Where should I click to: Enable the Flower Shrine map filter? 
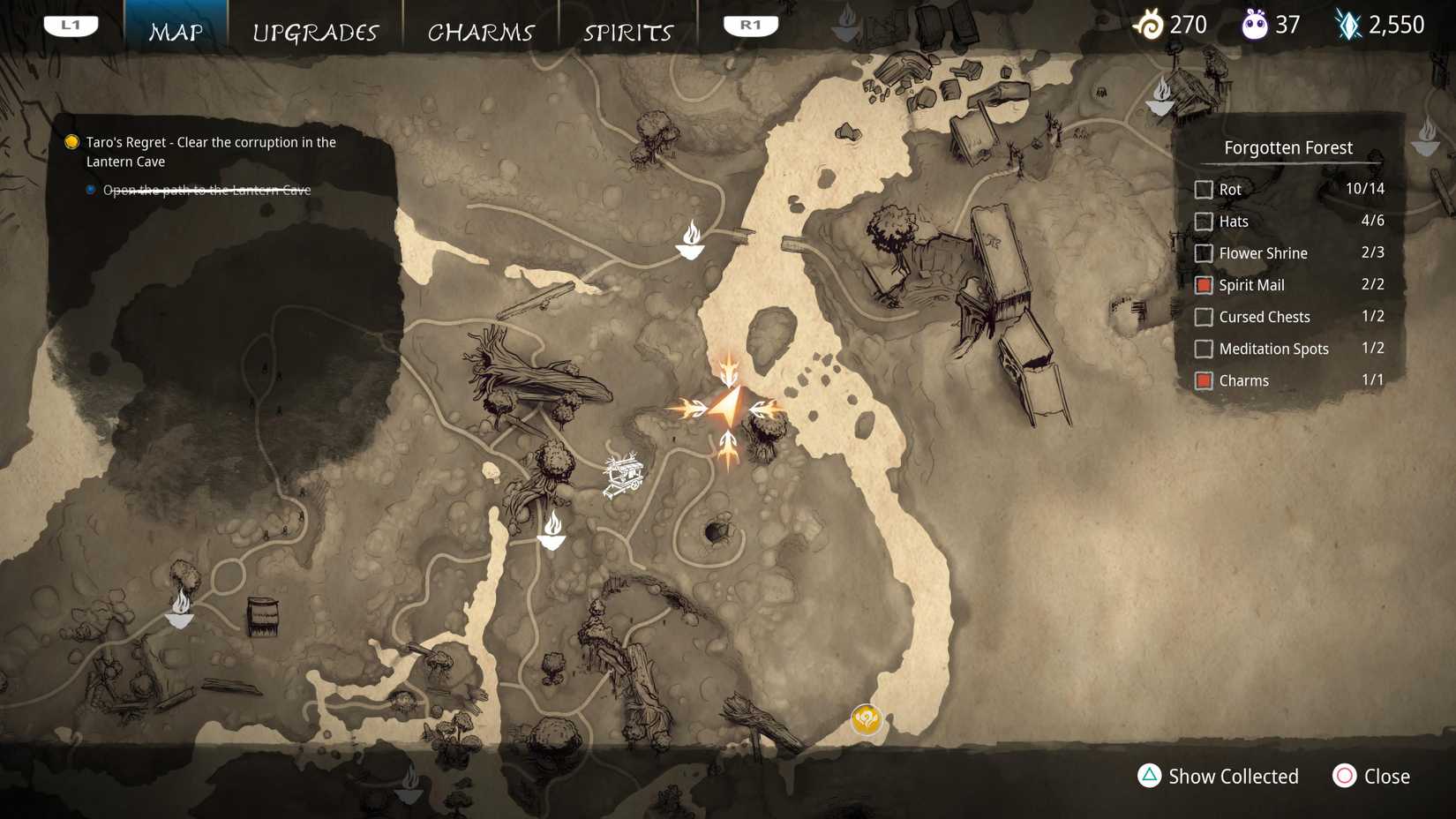[x=1204, y=253]
